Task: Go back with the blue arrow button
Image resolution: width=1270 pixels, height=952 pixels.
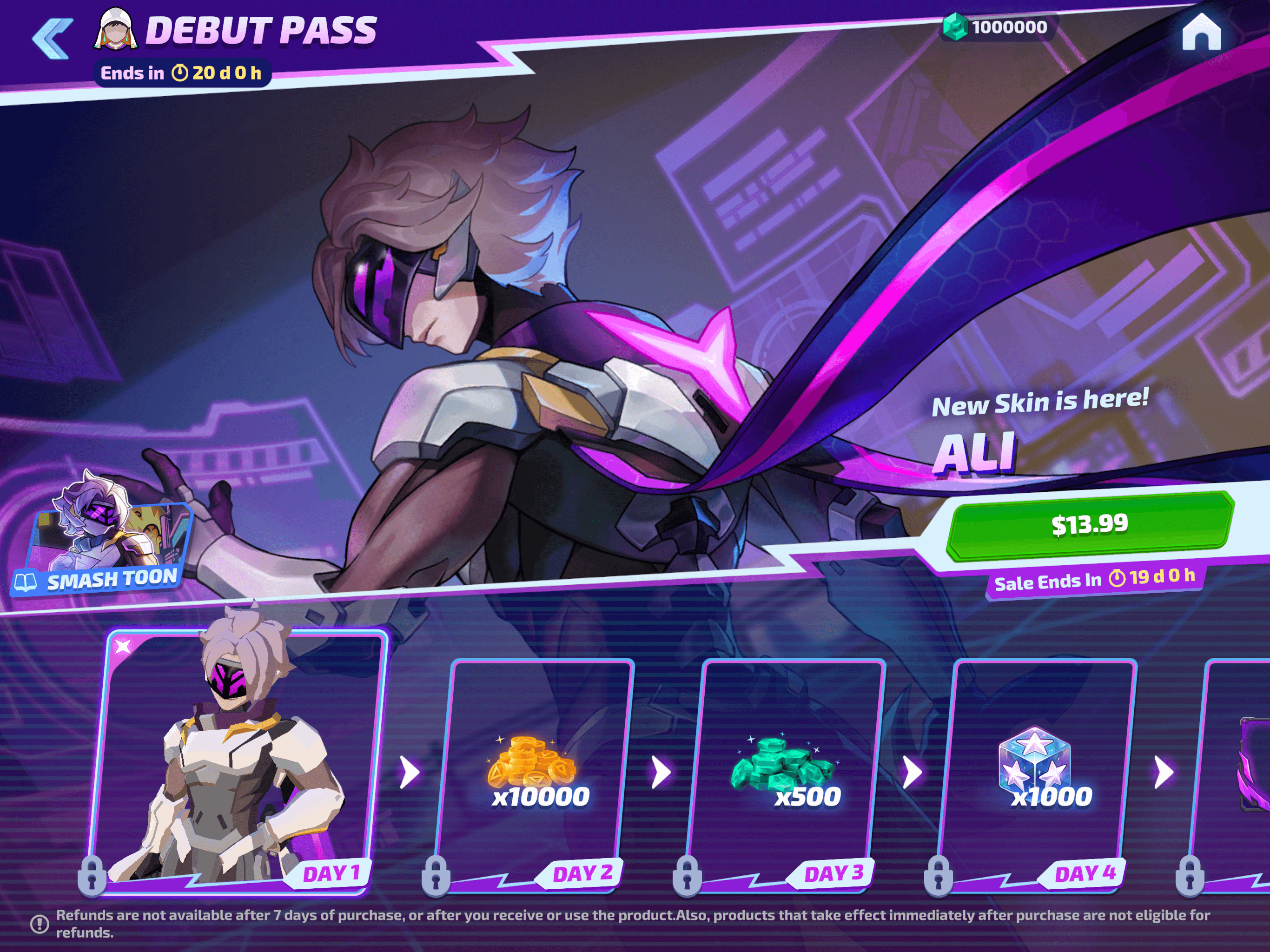Action: [x=53, y=39]
